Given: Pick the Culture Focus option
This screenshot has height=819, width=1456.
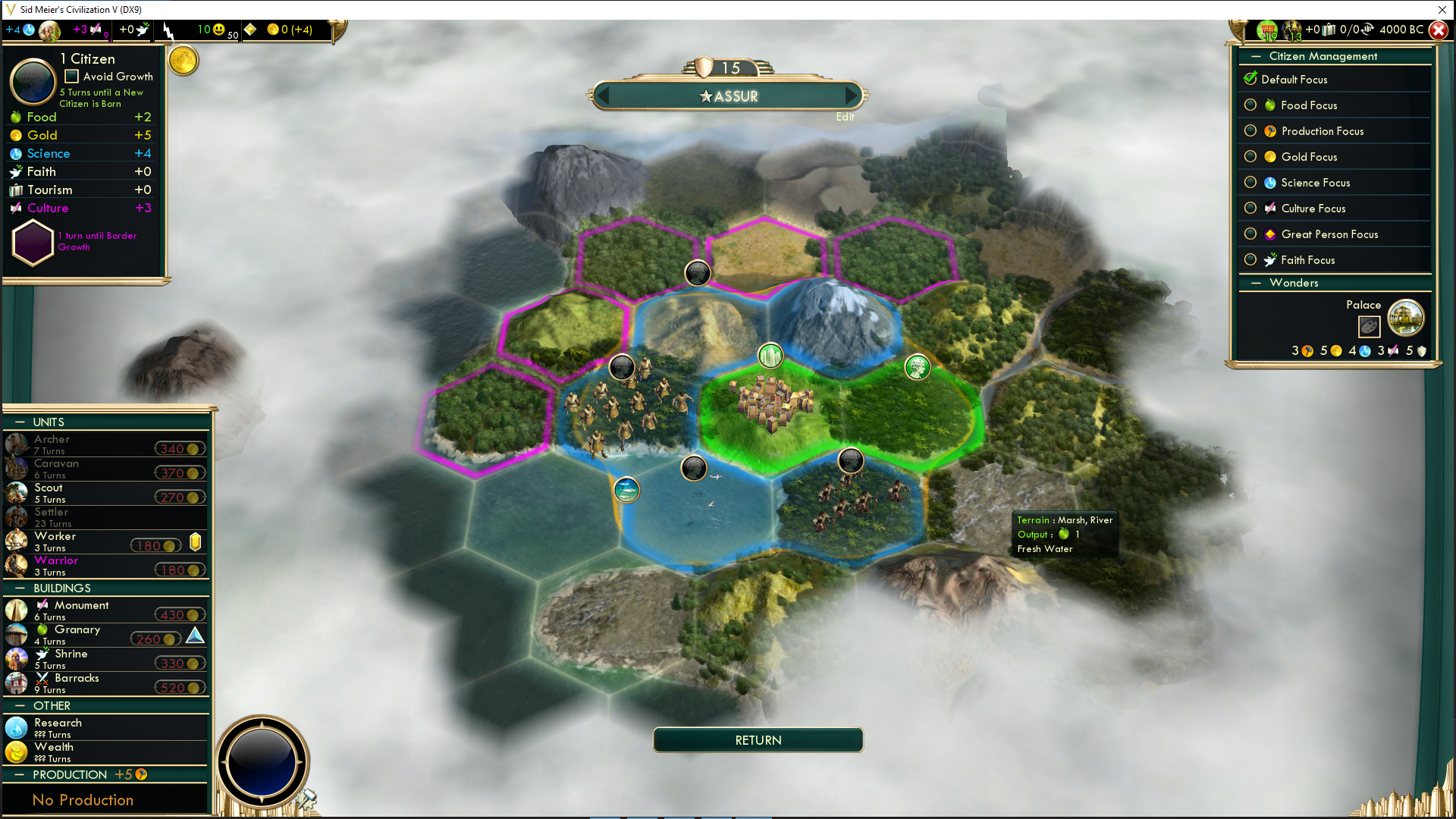Looking at the screenshot, I should (x=1250, y=209).
